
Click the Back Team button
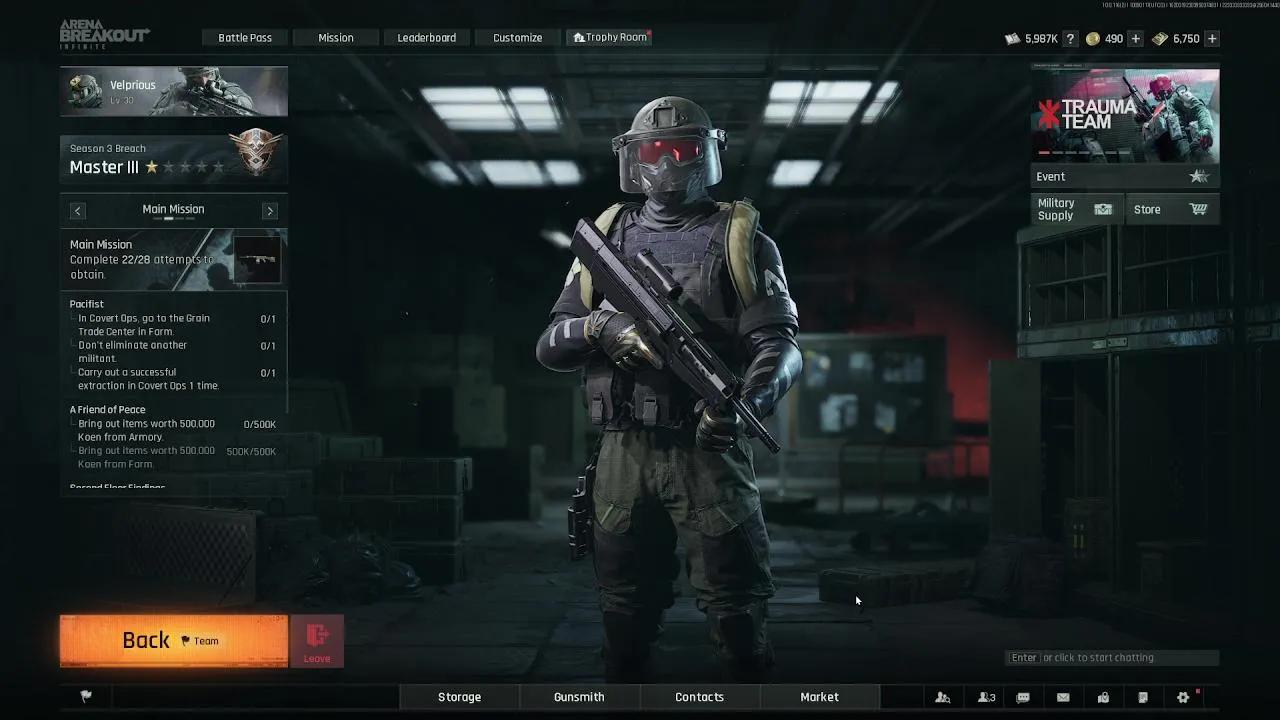point(174,641)
